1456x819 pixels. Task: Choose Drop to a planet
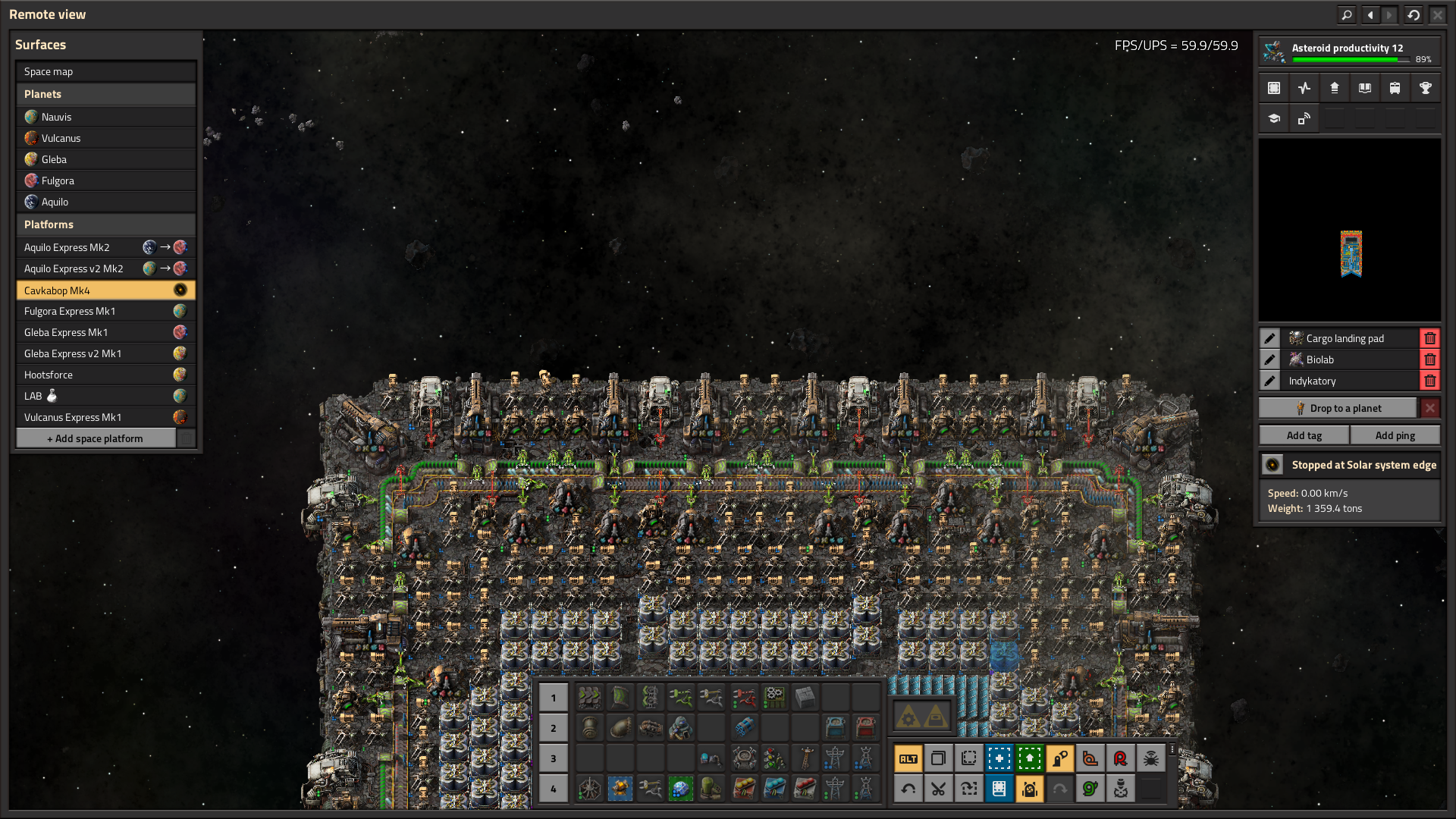pyautogui.click(x=1338, y=408)
